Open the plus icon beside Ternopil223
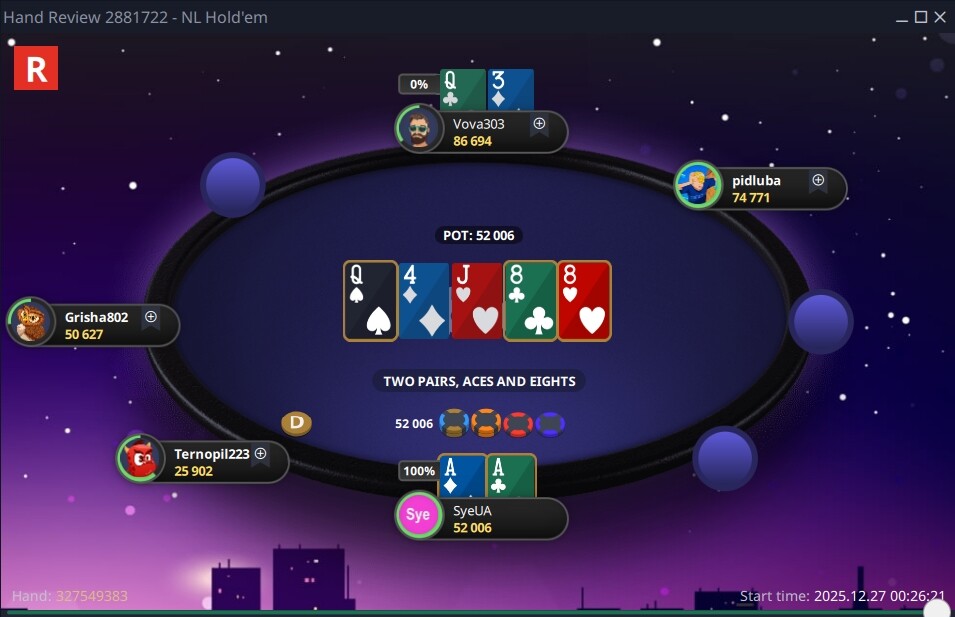The width and height of the screenshot is (955, 617). coord(260,454)
